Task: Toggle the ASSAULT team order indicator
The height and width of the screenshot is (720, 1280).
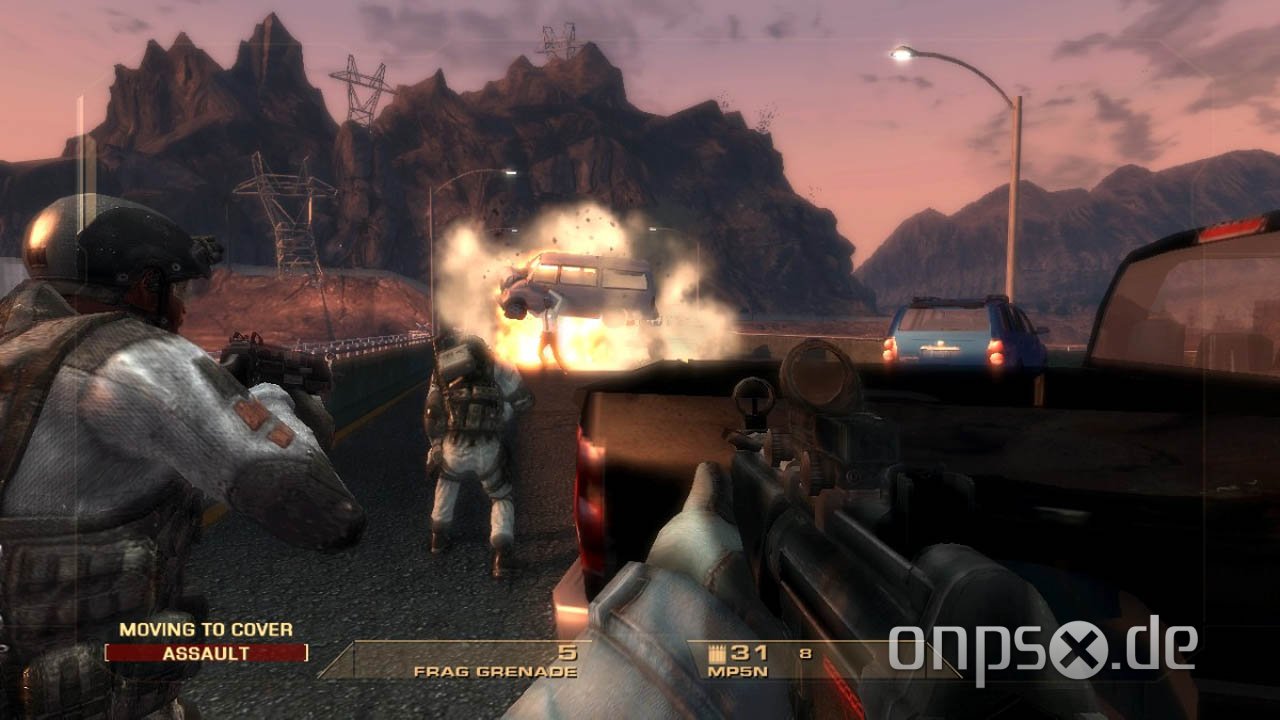Action: pyautogui.click(x=205, y=653)
